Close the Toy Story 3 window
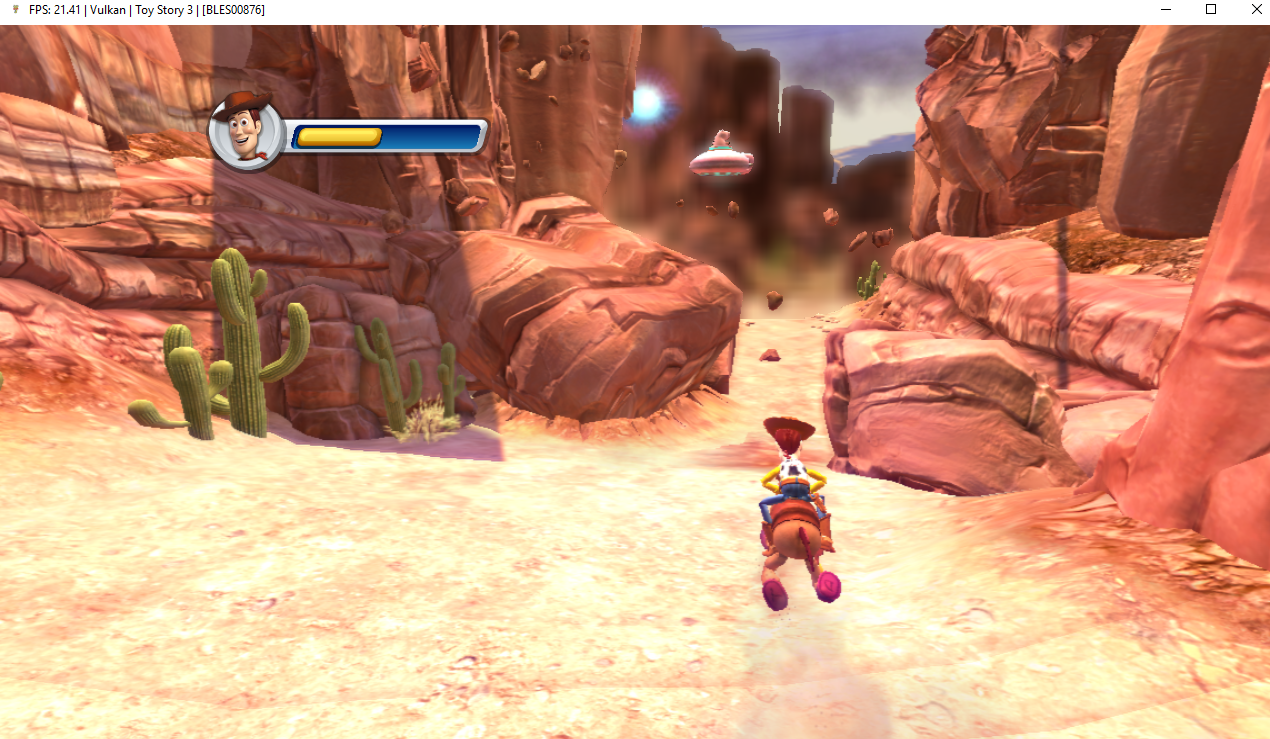 (x=1256, y=10)
